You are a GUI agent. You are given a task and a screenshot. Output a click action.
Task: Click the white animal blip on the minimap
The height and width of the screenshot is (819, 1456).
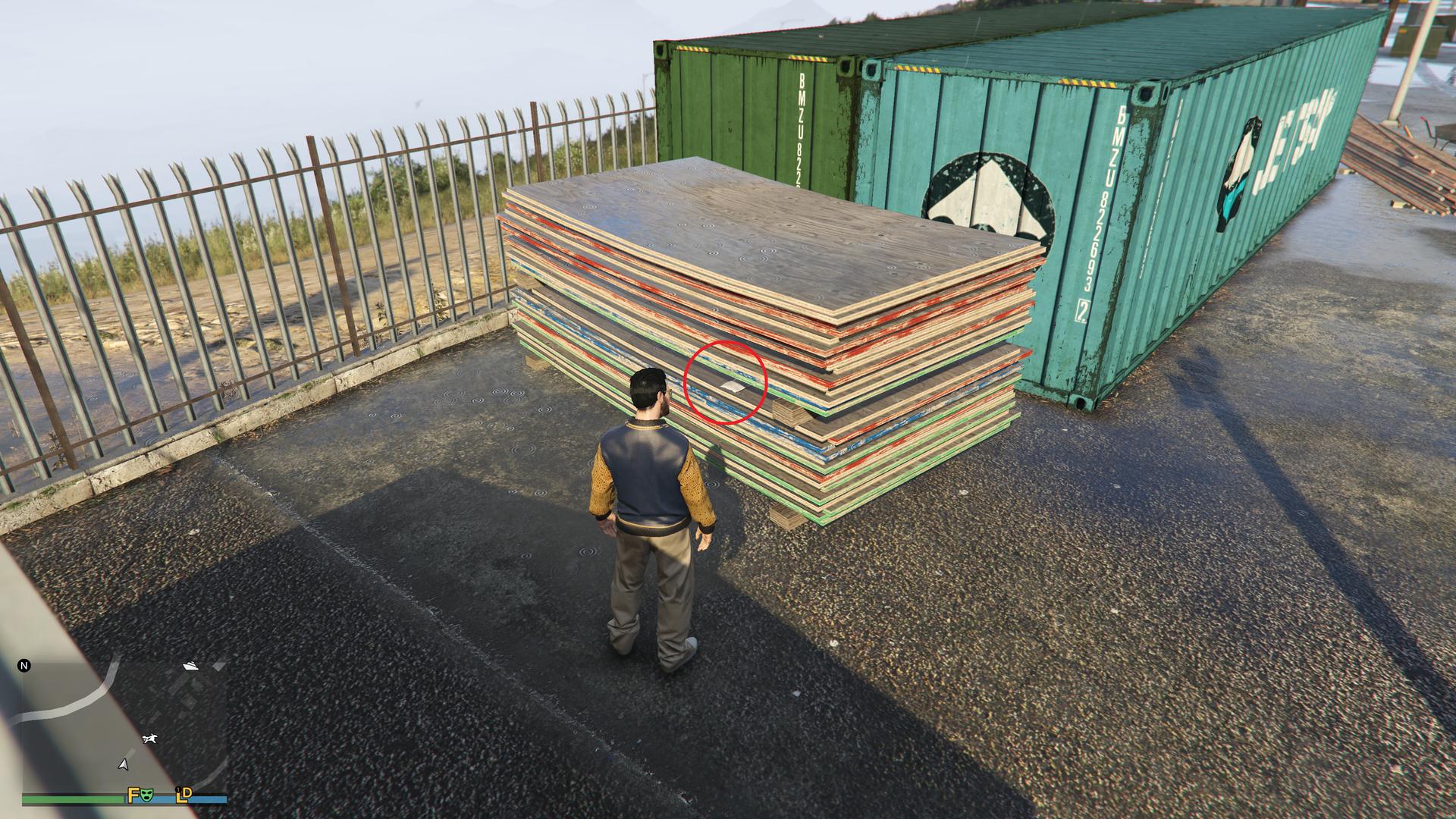tap(150, 738)
